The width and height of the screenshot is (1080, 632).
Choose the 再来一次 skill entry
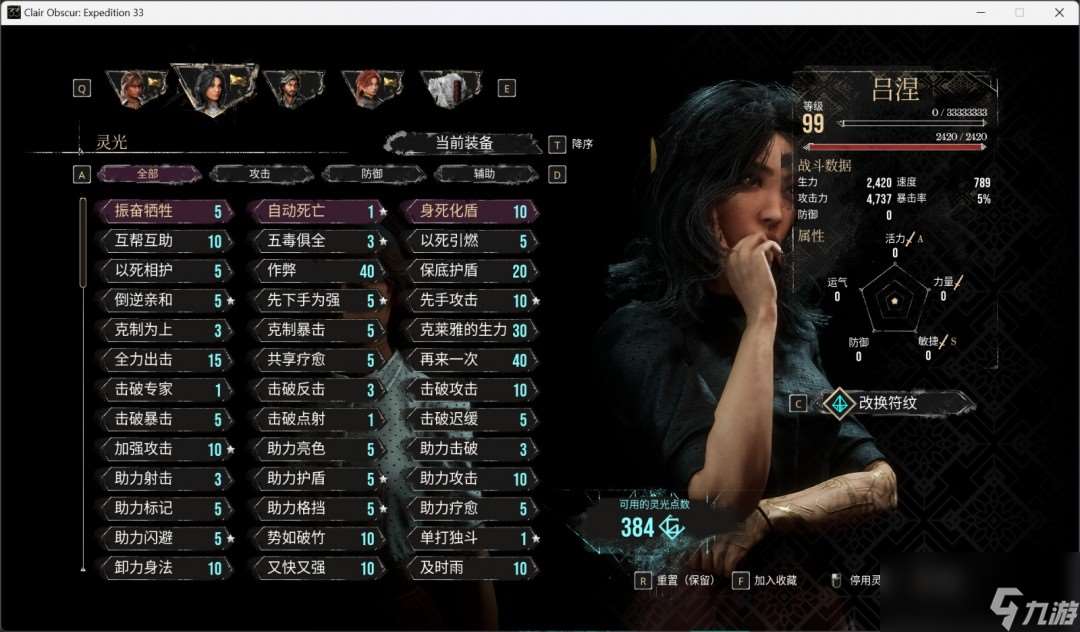pyautogui.click(x=470, y=360)
